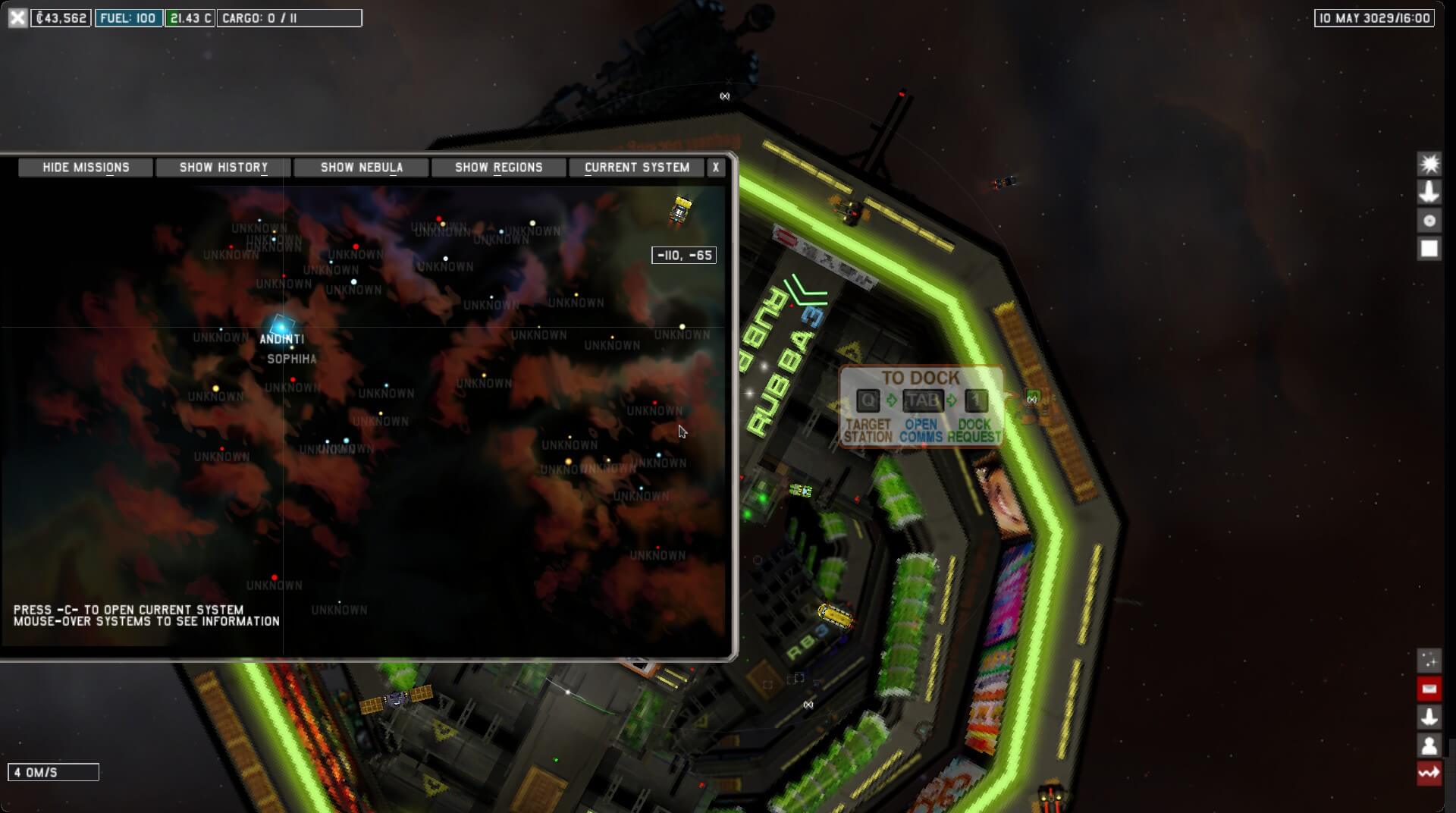Show regions on the galaxy map
Image resolution: width=1456 pixels, height=813 pixels.
pos(498,168)
